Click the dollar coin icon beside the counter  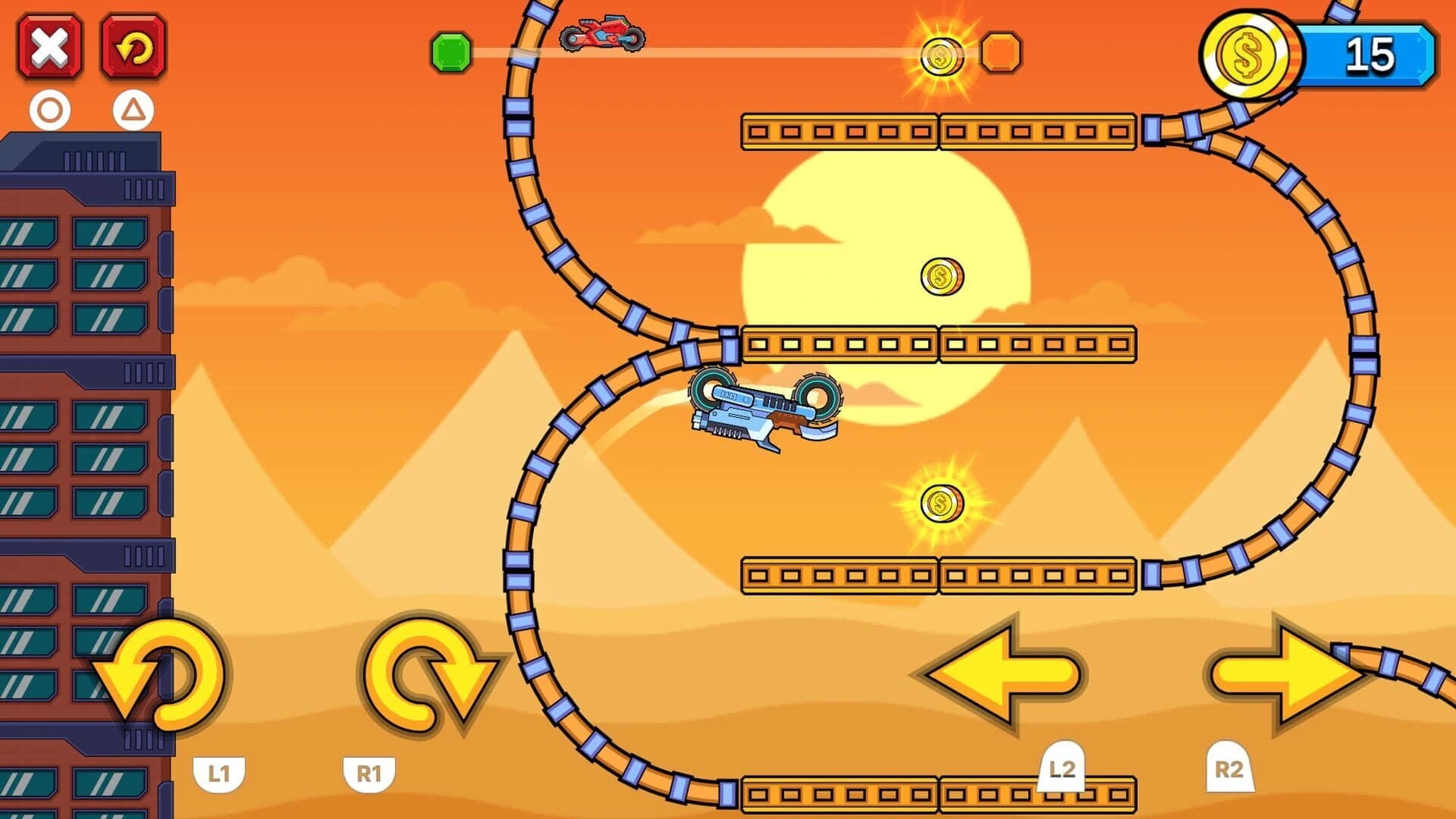point(1248,55)
